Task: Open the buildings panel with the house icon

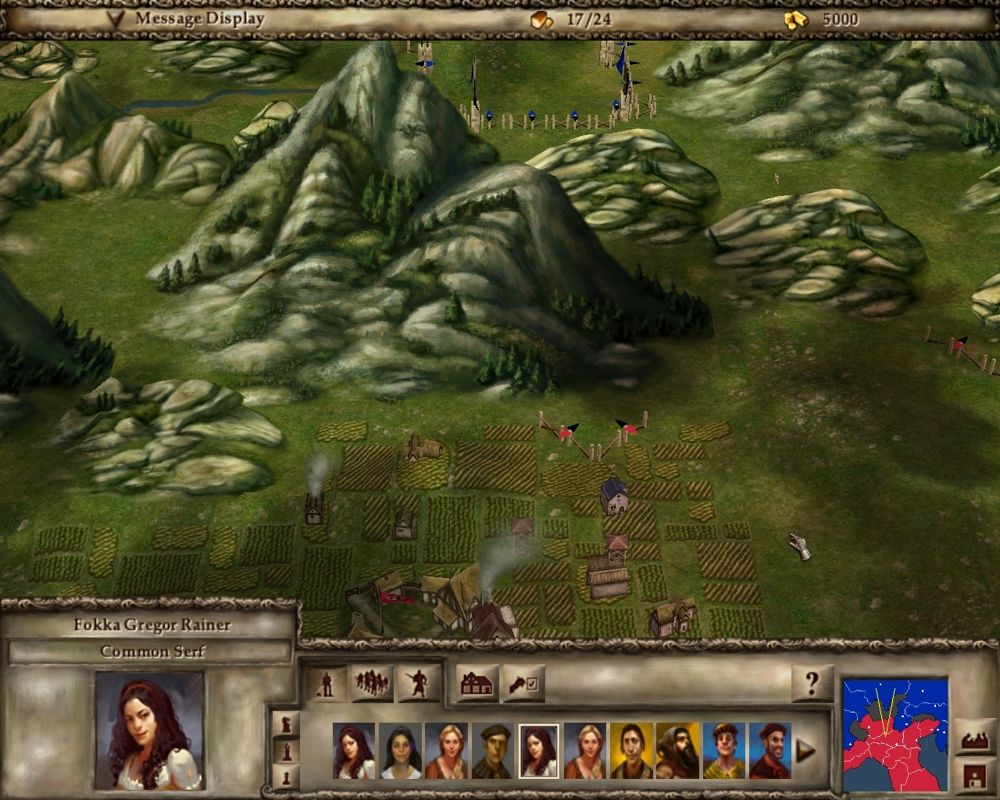Action: 478,684
